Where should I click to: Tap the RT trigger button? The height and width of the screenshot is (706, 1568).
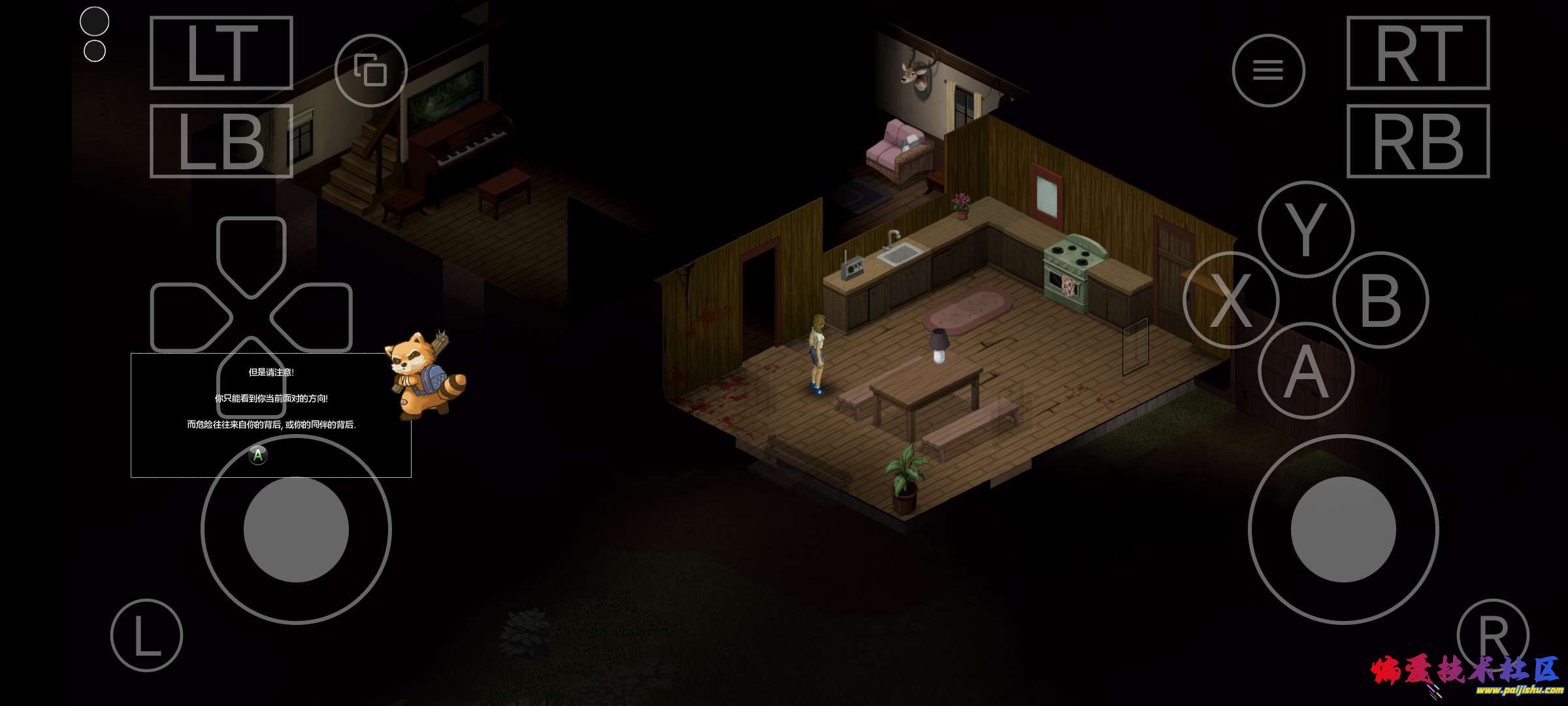[x=1418, y=53]
